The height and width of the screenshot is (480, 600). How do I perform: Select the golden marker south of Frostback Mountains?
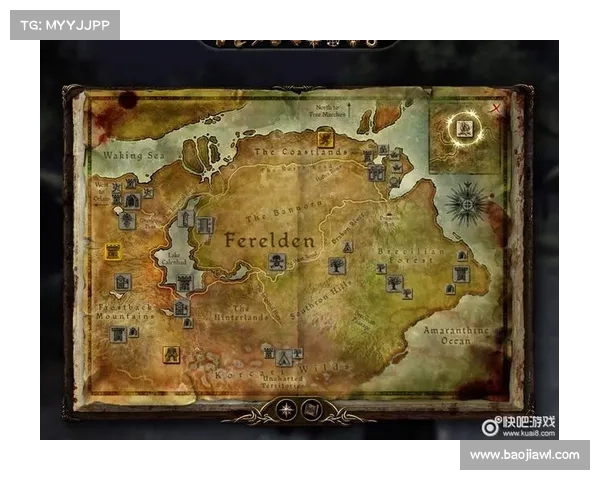[x=172, y=354]
